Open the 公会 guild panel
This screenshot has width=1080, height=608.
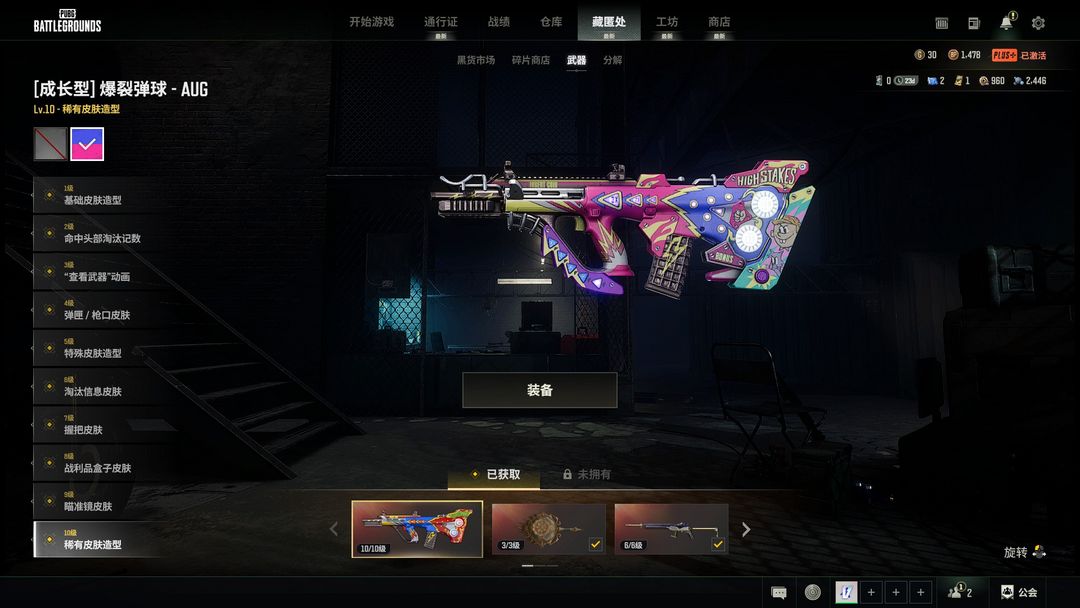pos(1019,592)
